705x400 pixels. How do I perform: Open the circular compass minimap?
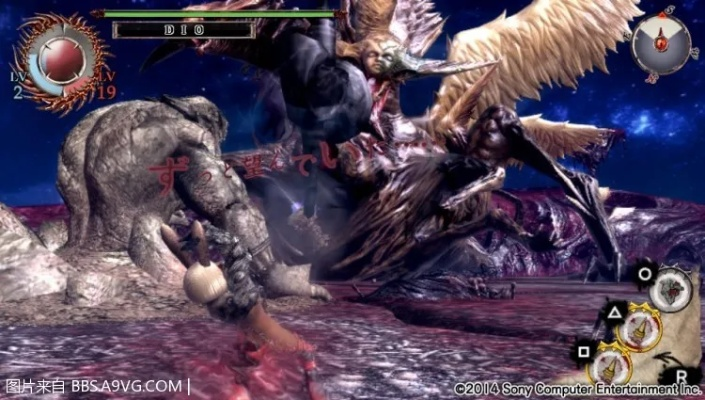[x=661, y=43]
